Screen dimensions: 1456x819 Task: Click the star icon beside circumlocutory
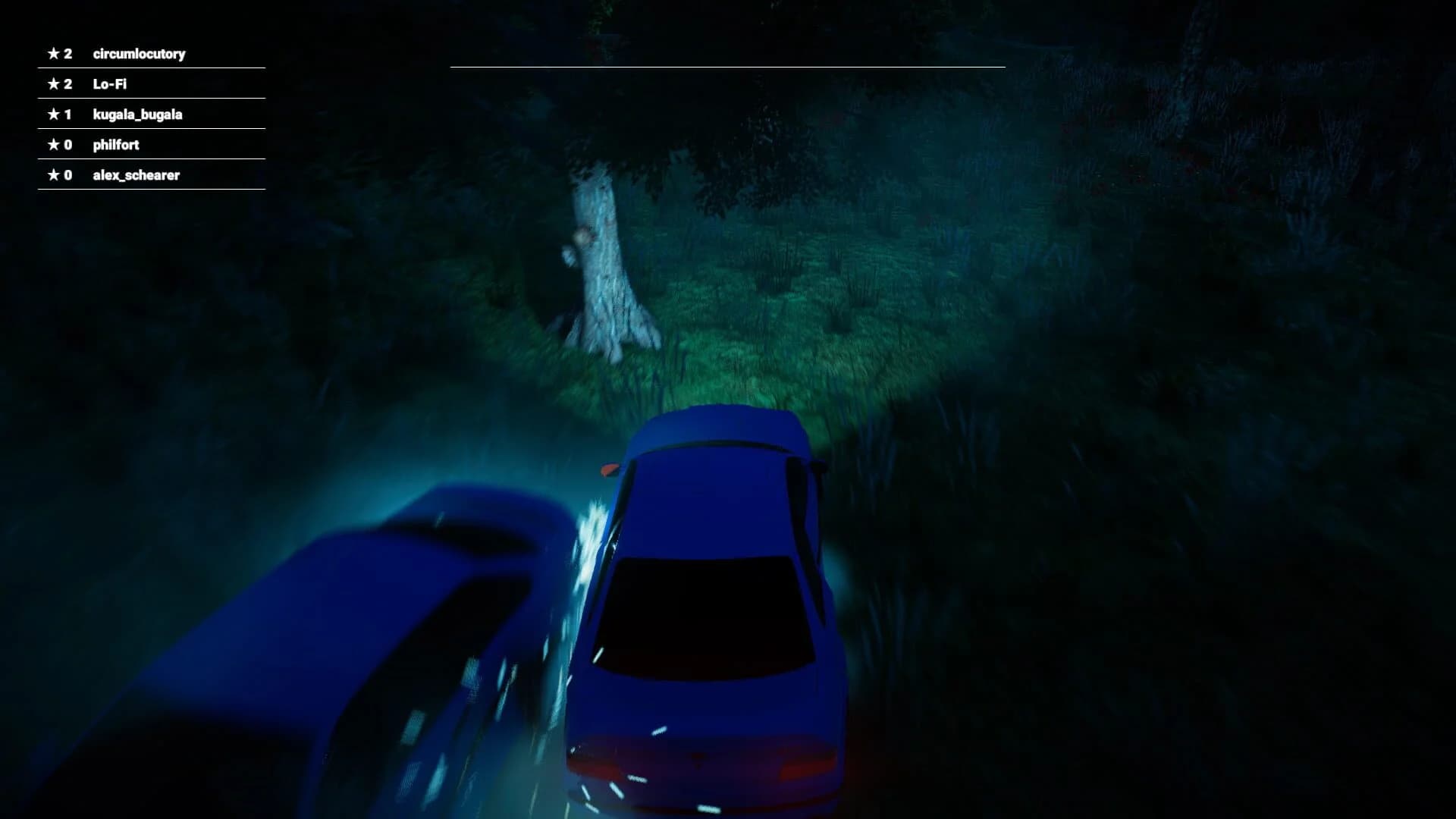(54, 54)
